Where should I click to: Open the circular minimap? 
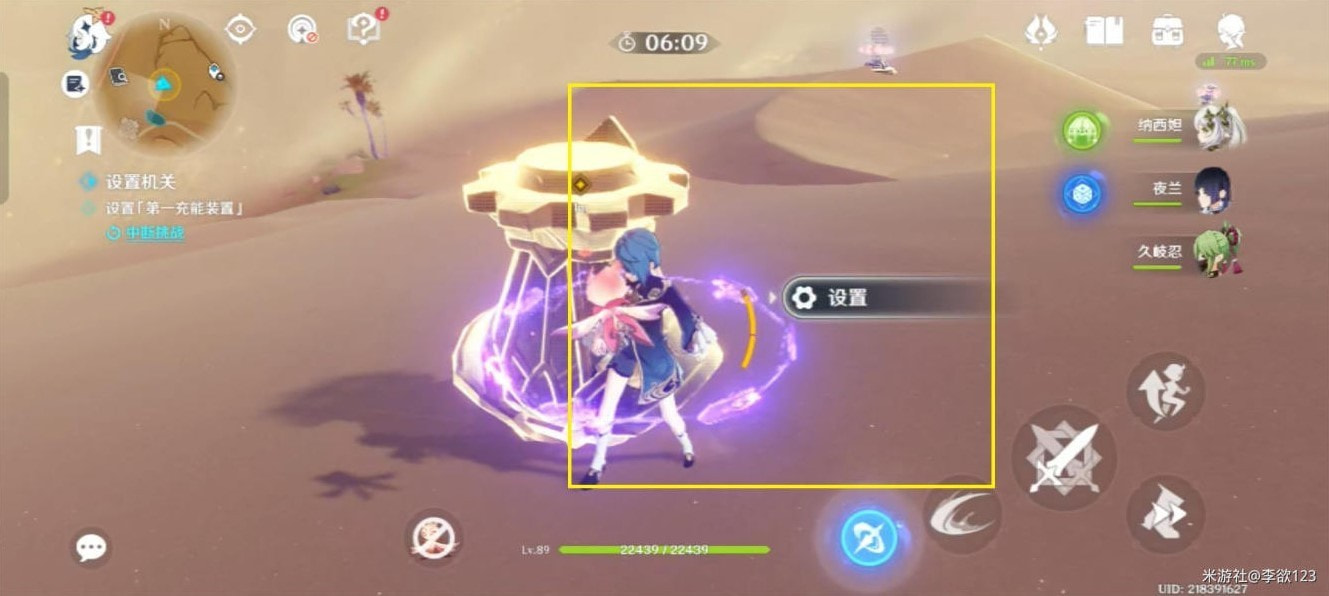[x=165, y=82]
